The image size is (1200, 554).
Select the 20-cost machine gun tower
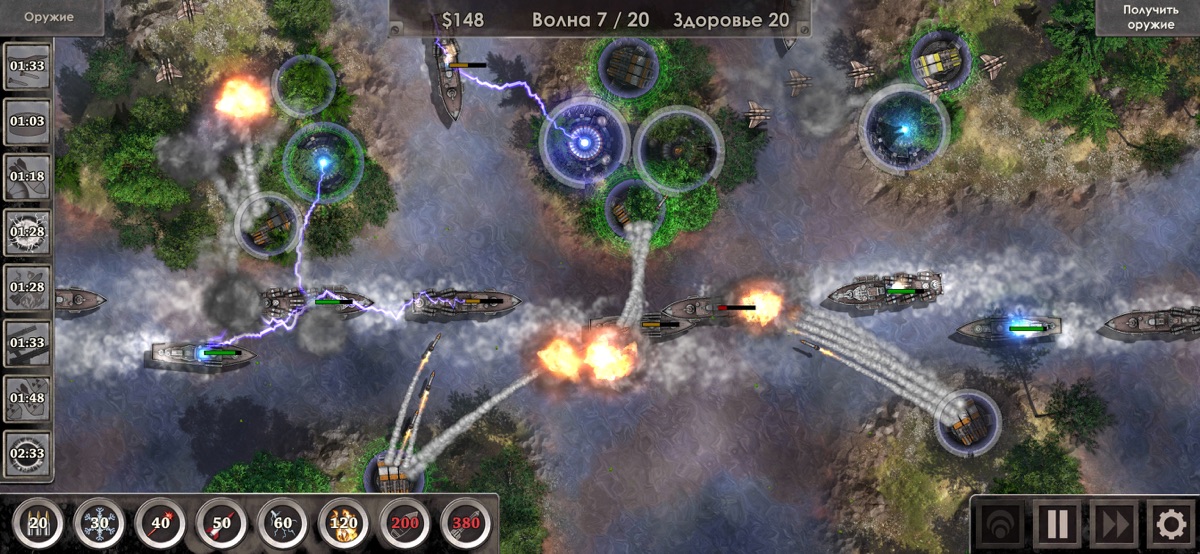pos(38,522)
